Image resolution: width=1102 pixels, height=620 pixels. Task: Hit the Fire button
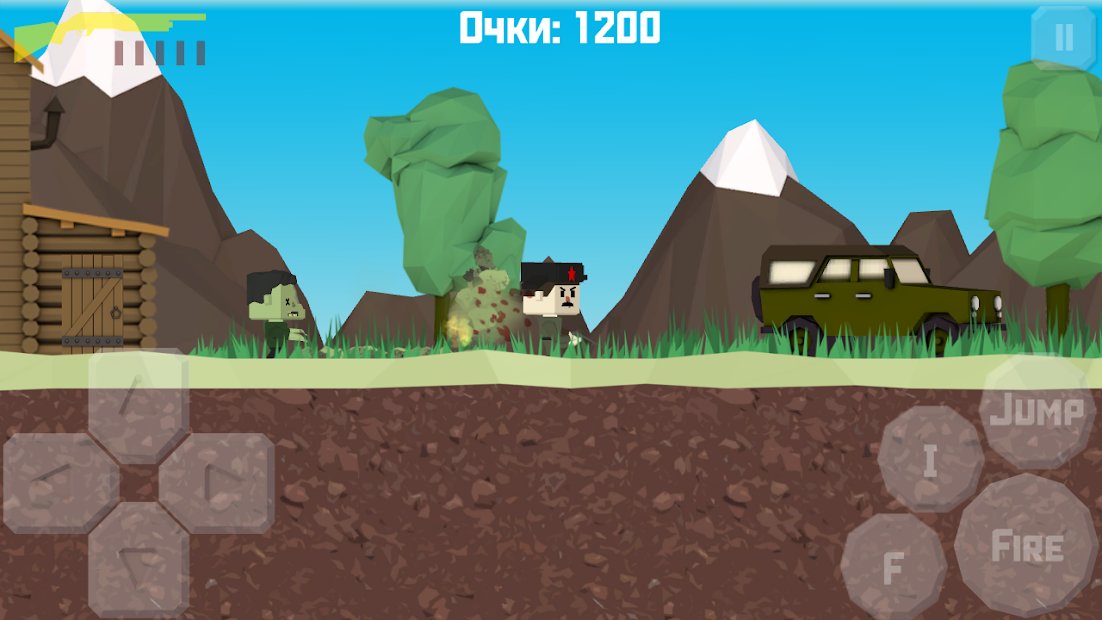coord(1026,546)
